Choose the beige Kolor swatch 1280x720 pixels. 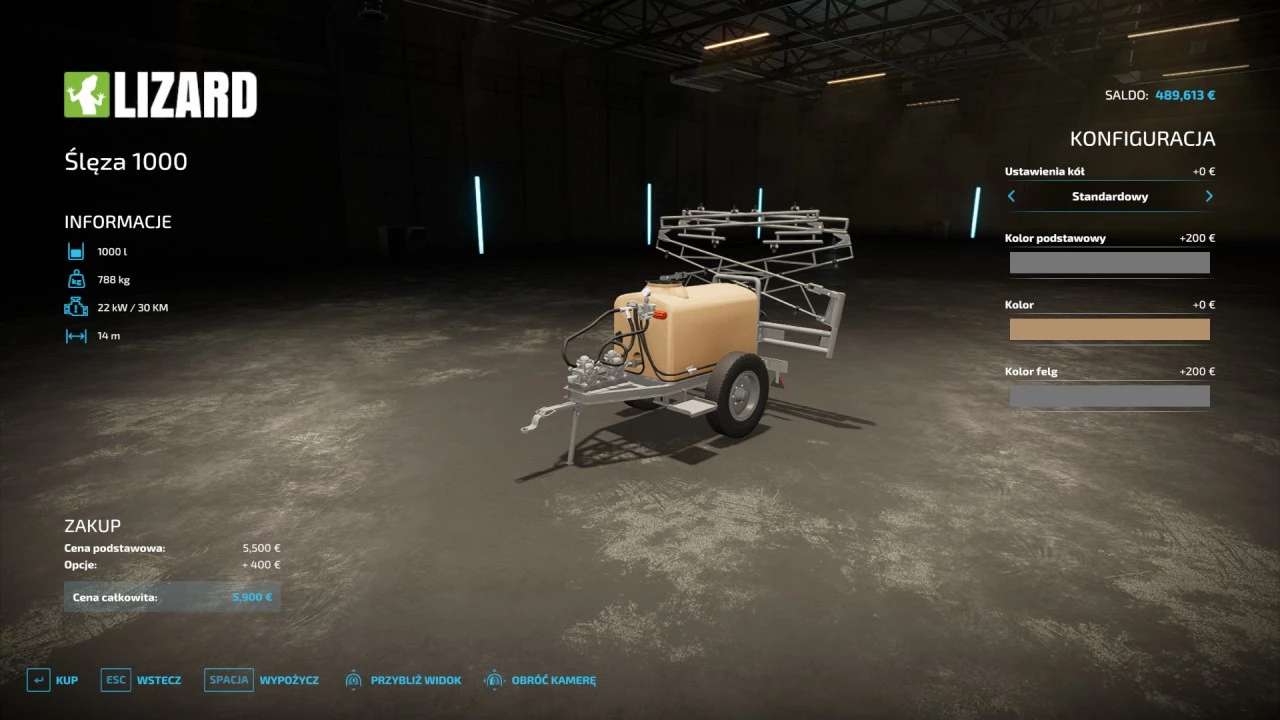click(1109, 329)
